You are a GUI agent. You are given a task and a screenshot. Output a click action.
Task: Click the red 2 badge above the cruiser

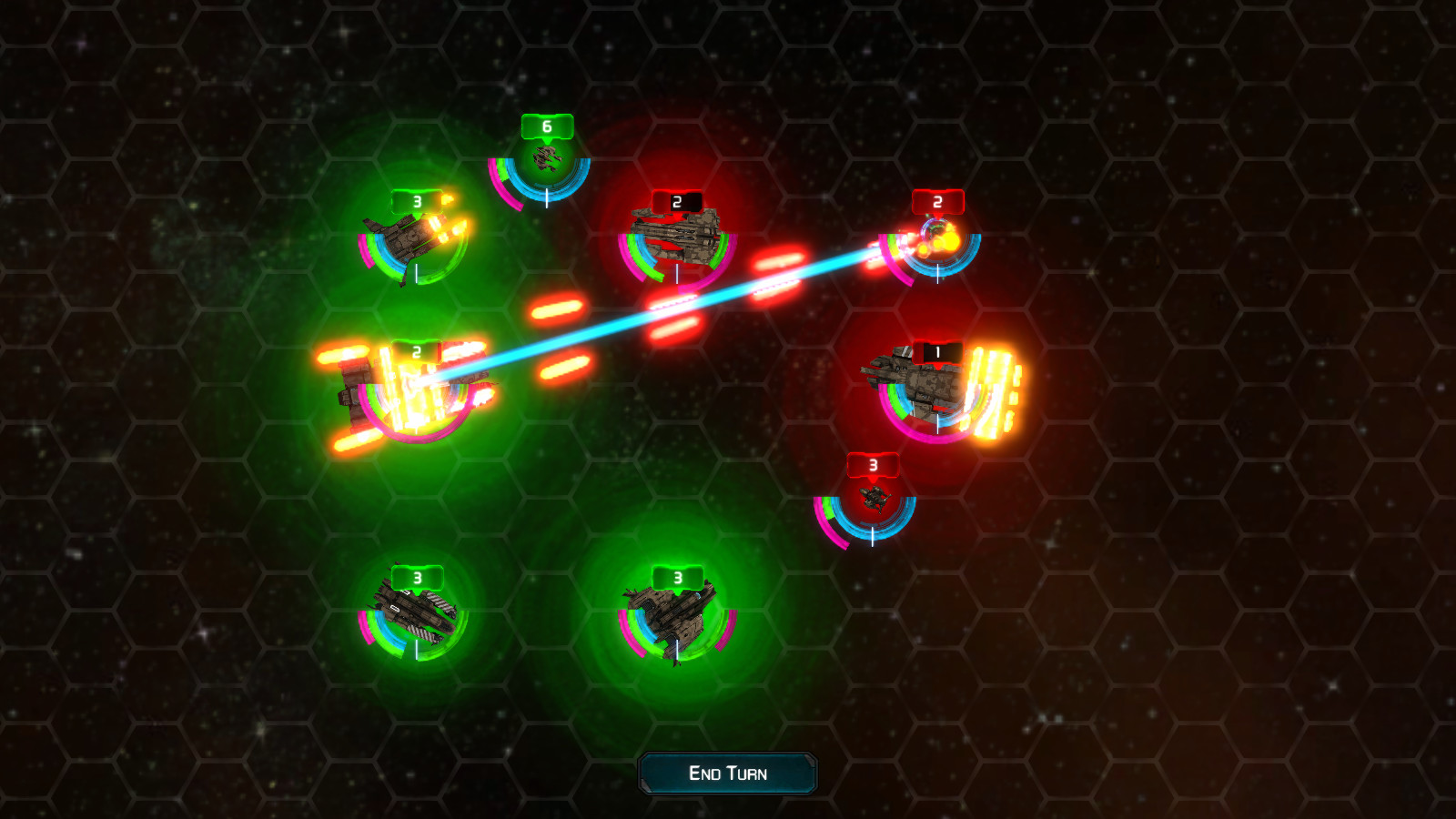pyautogui.click(x=675, y=201)
